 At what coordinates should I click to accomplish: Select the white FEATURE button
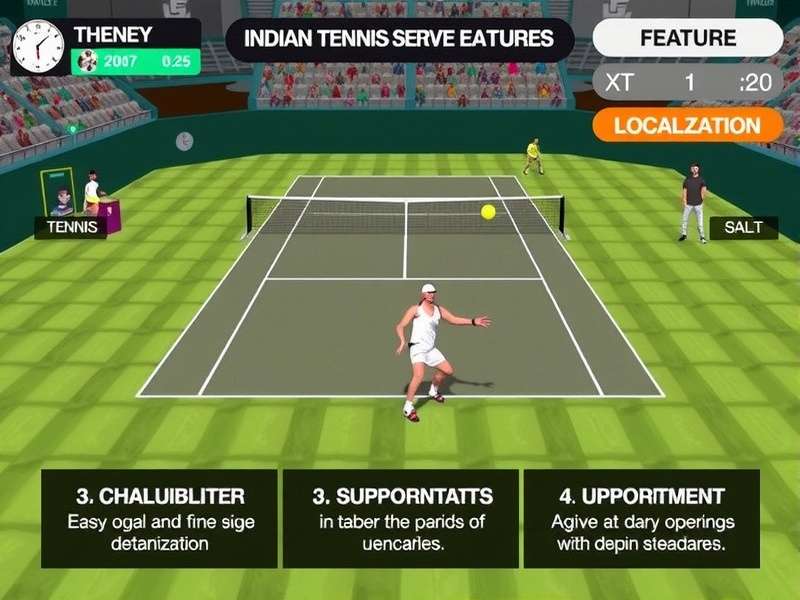(x=688, y=39)
